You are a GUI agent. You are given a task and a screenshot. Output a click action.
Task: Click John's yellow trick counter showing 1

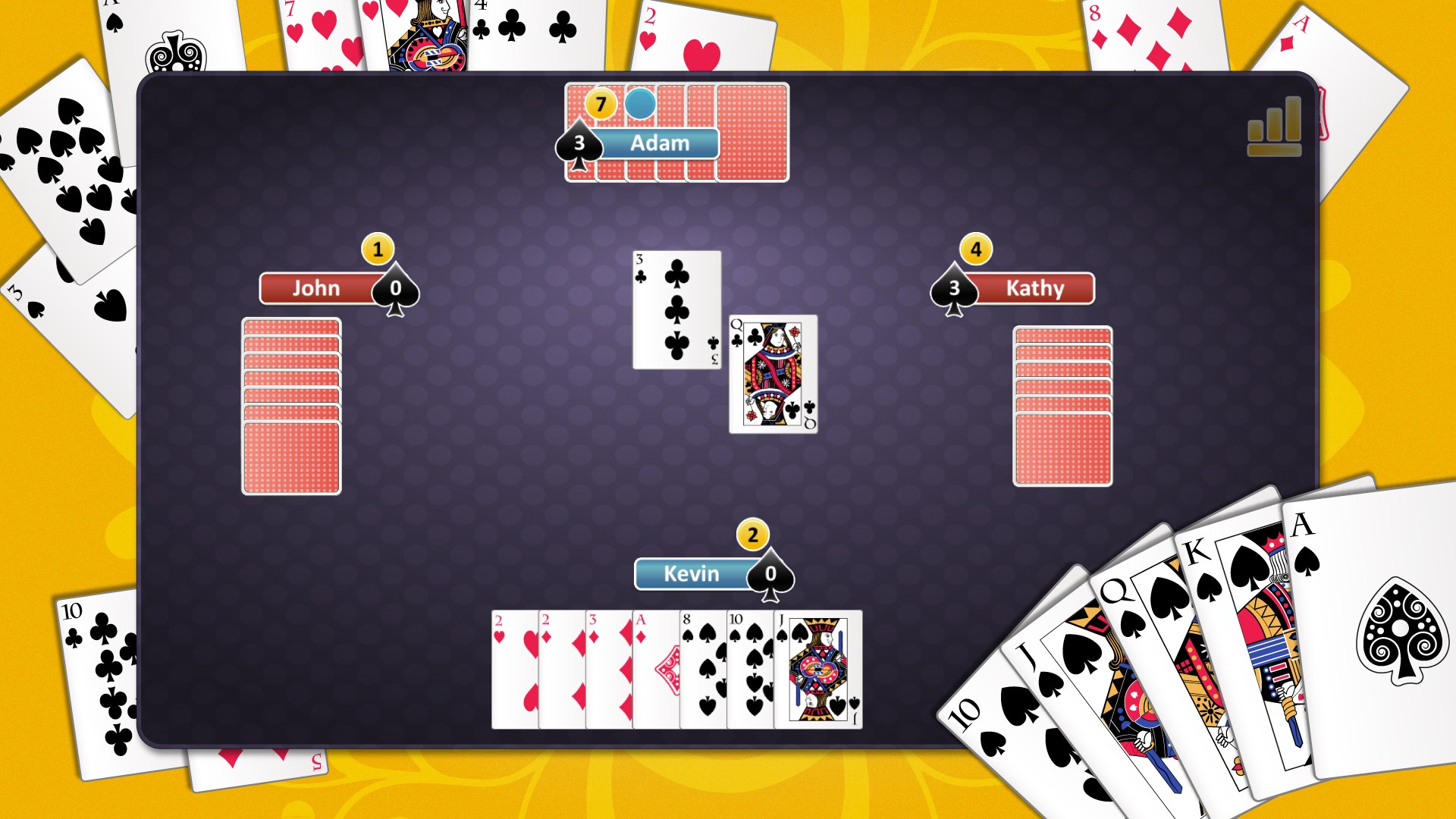pyautogui.click(x=377, y=249)
